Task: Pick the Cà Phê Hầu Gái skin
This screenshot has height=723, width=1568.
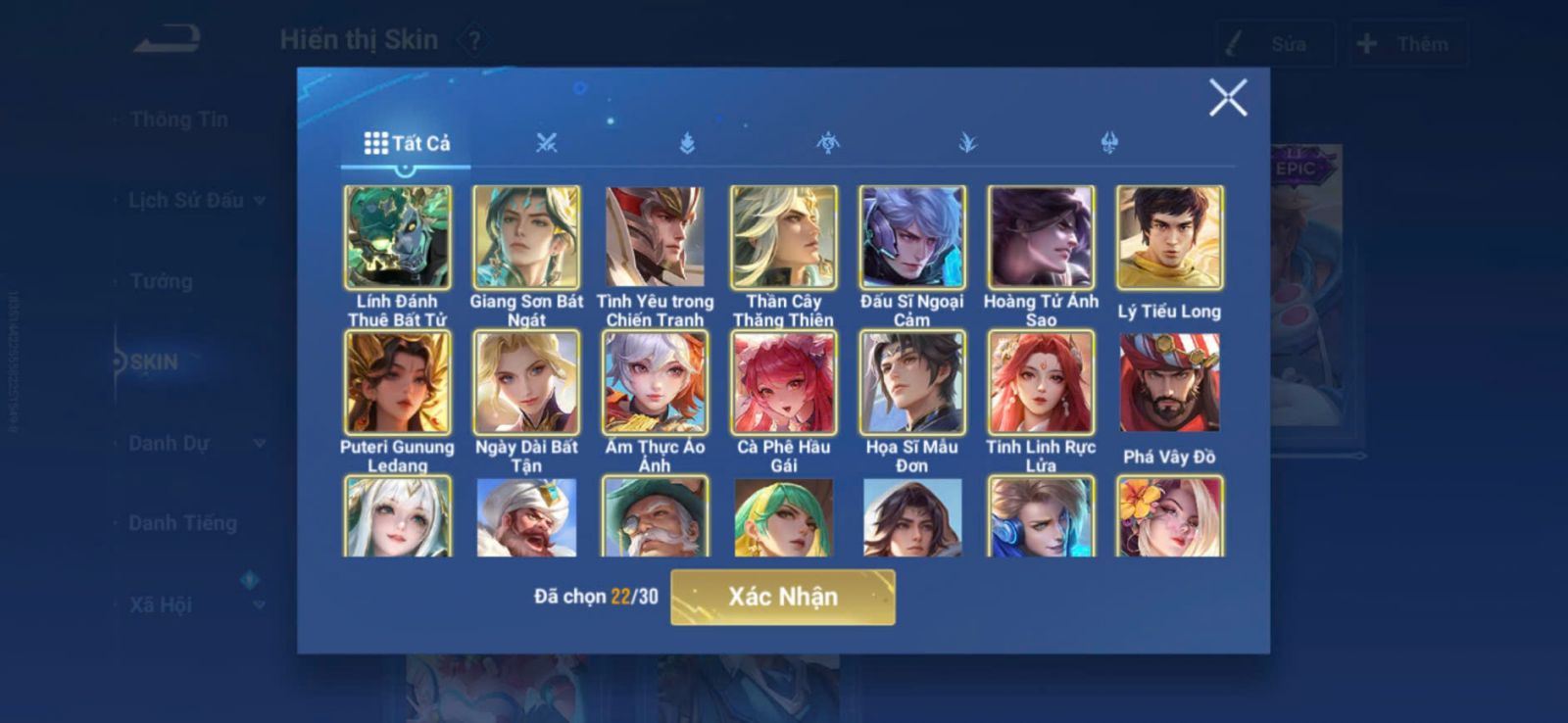Action: [x=783, y=382]
